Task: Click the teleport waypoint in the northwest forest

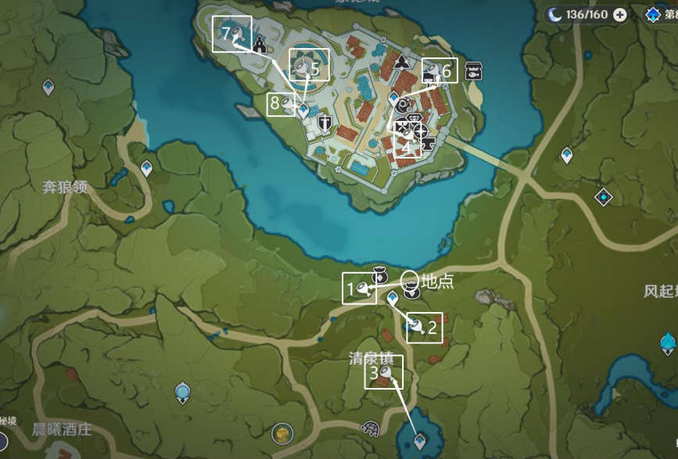Action: [47, 88]
